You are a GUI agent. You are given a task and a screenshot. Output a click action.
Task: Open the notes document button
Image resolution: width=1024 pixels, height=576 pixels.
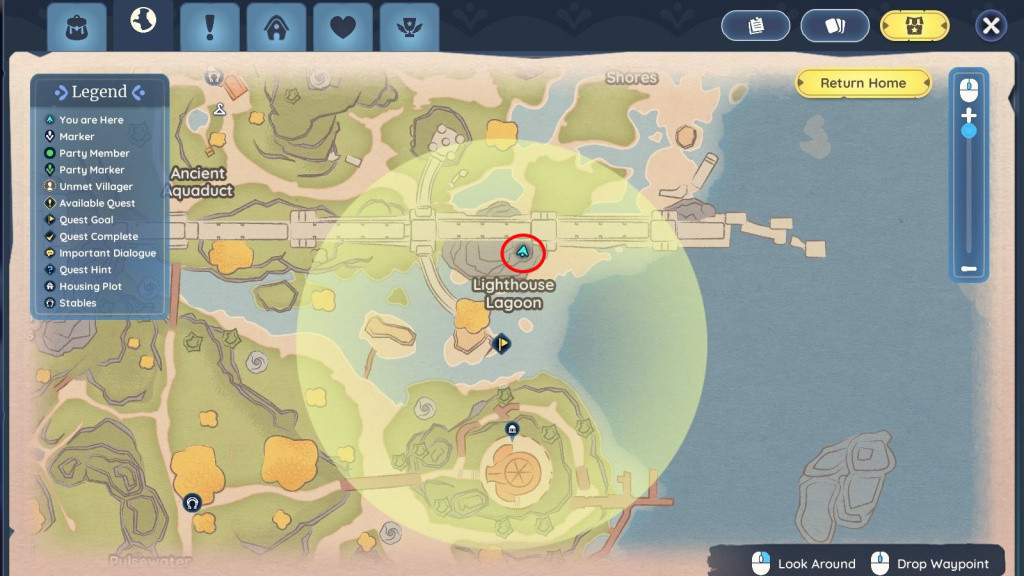[x=756, y=26]
